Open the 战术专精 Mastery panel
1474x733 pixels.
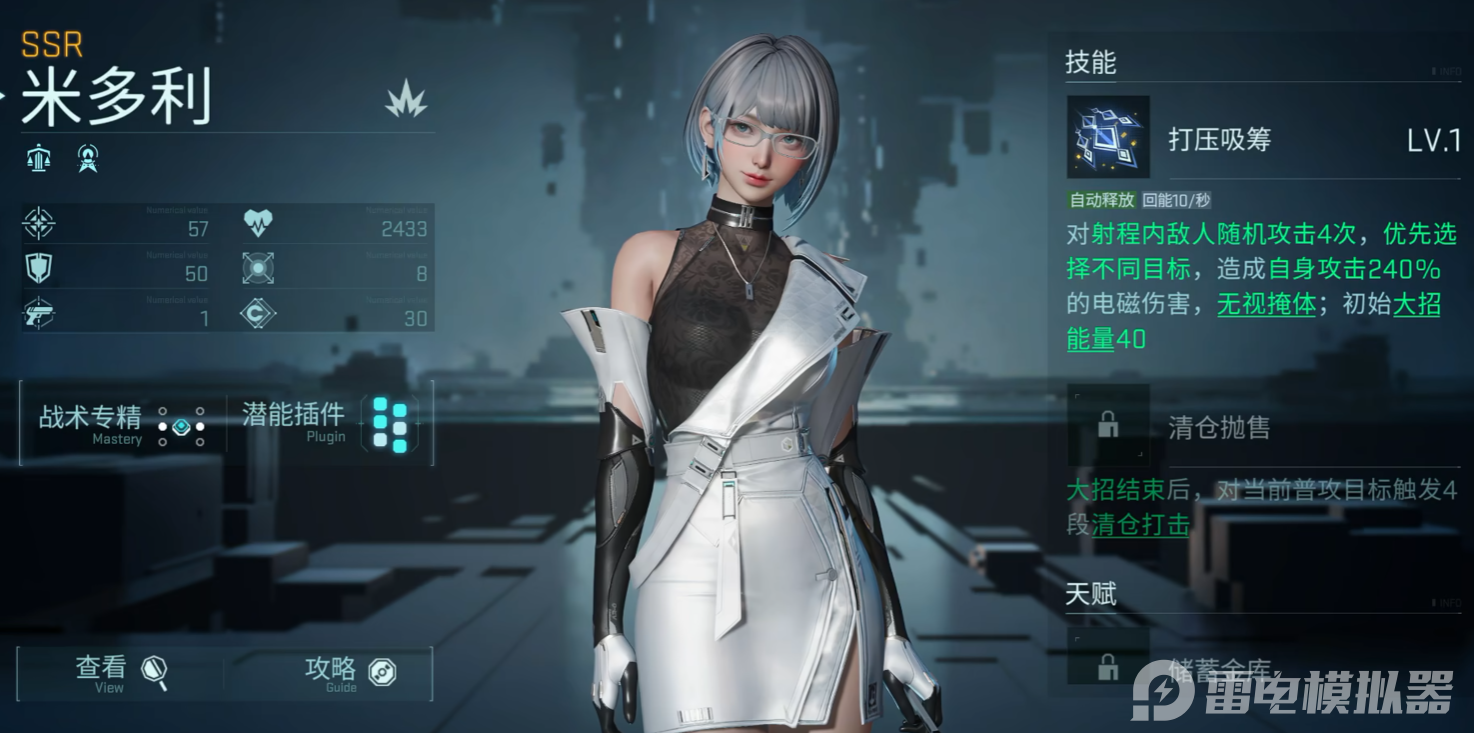pos(122,424)
